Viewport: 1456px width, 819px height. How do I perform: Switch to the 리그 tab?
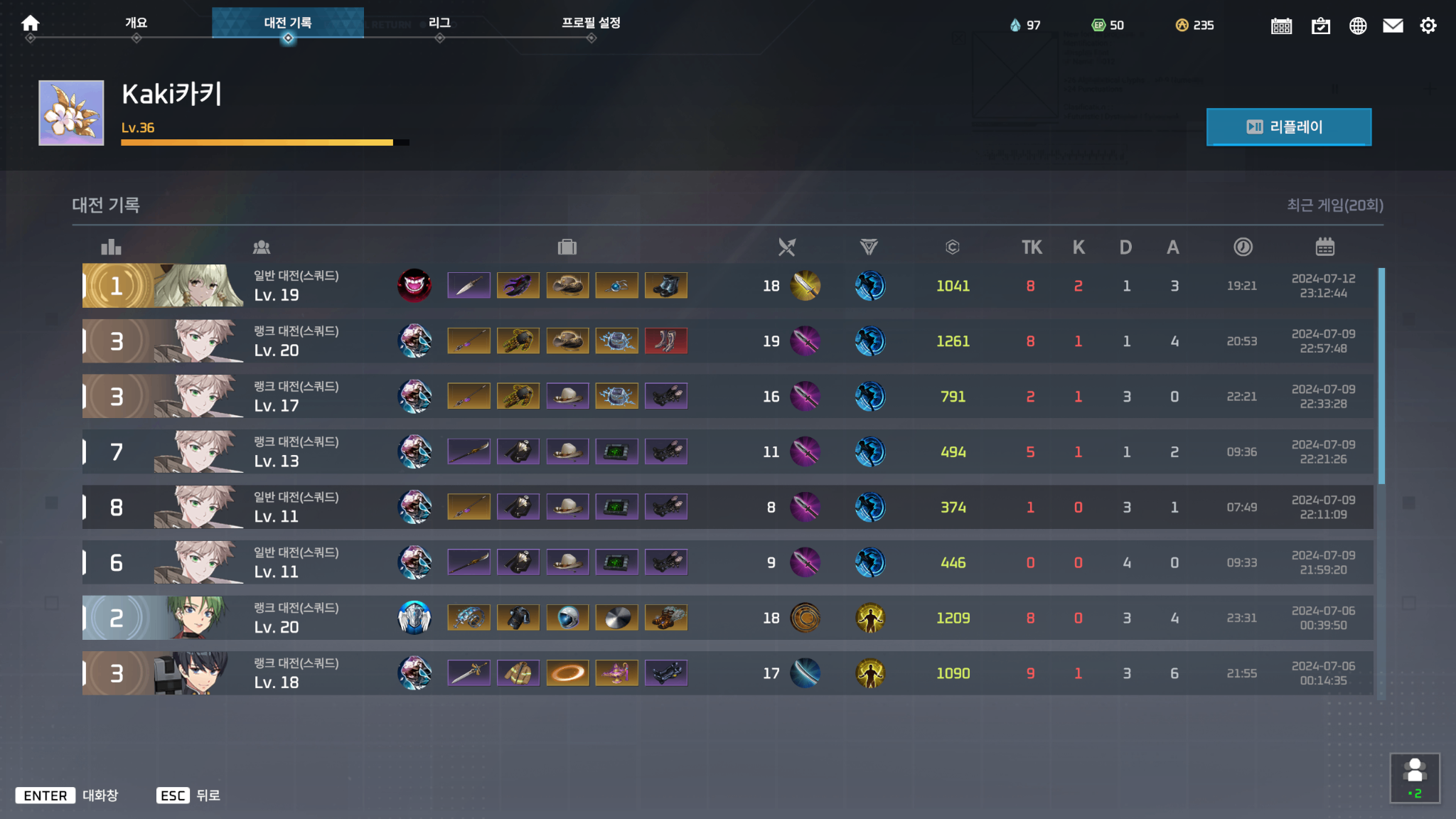[x=439, y=22]
